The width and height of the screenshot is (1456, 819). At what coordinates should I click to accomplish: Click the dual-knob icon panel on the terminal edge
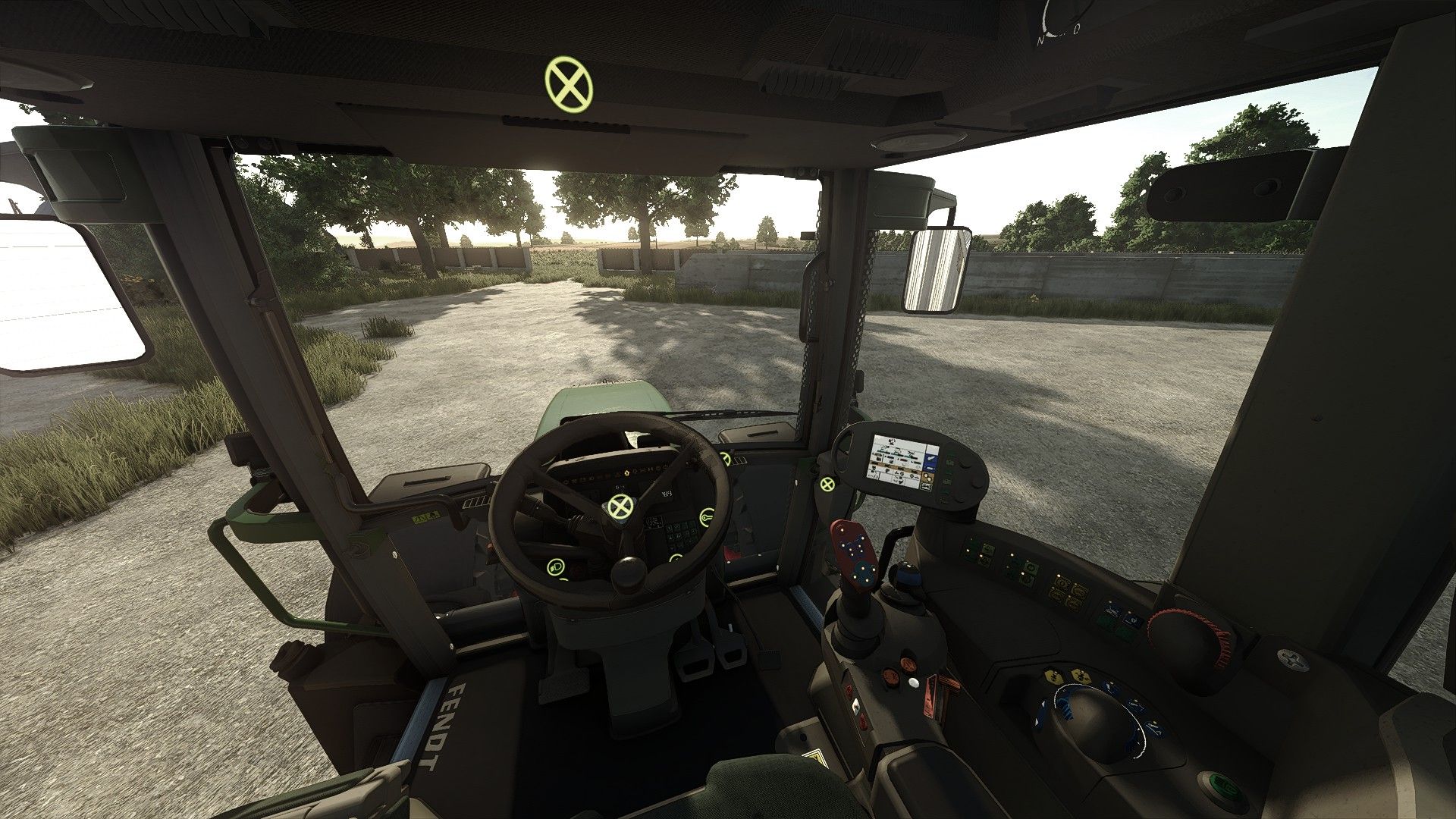(x=927, y=479)
